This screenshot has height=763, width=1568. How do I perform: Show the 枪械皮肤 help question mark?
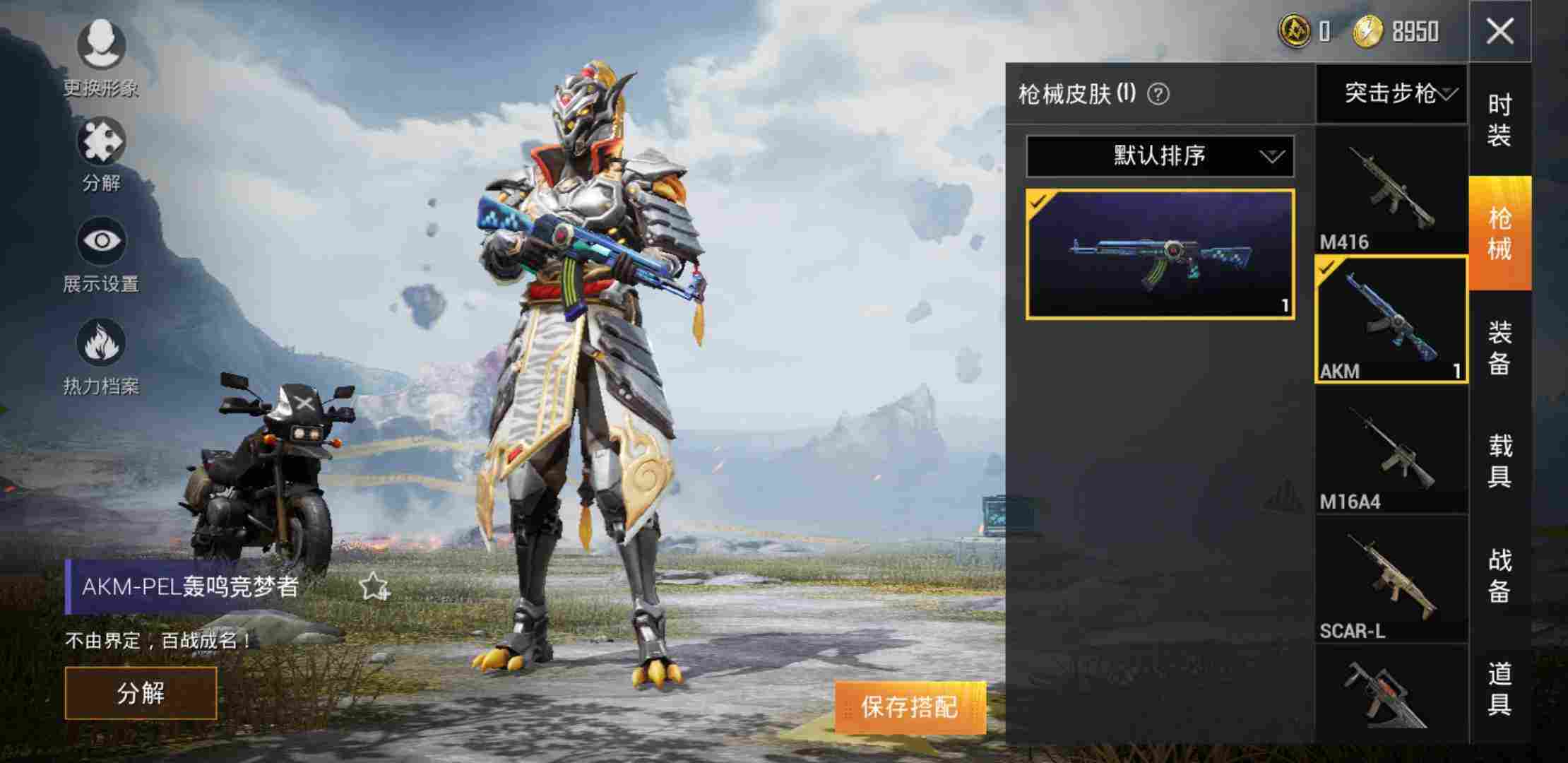pyautogui.click(x=1158, y=94)
